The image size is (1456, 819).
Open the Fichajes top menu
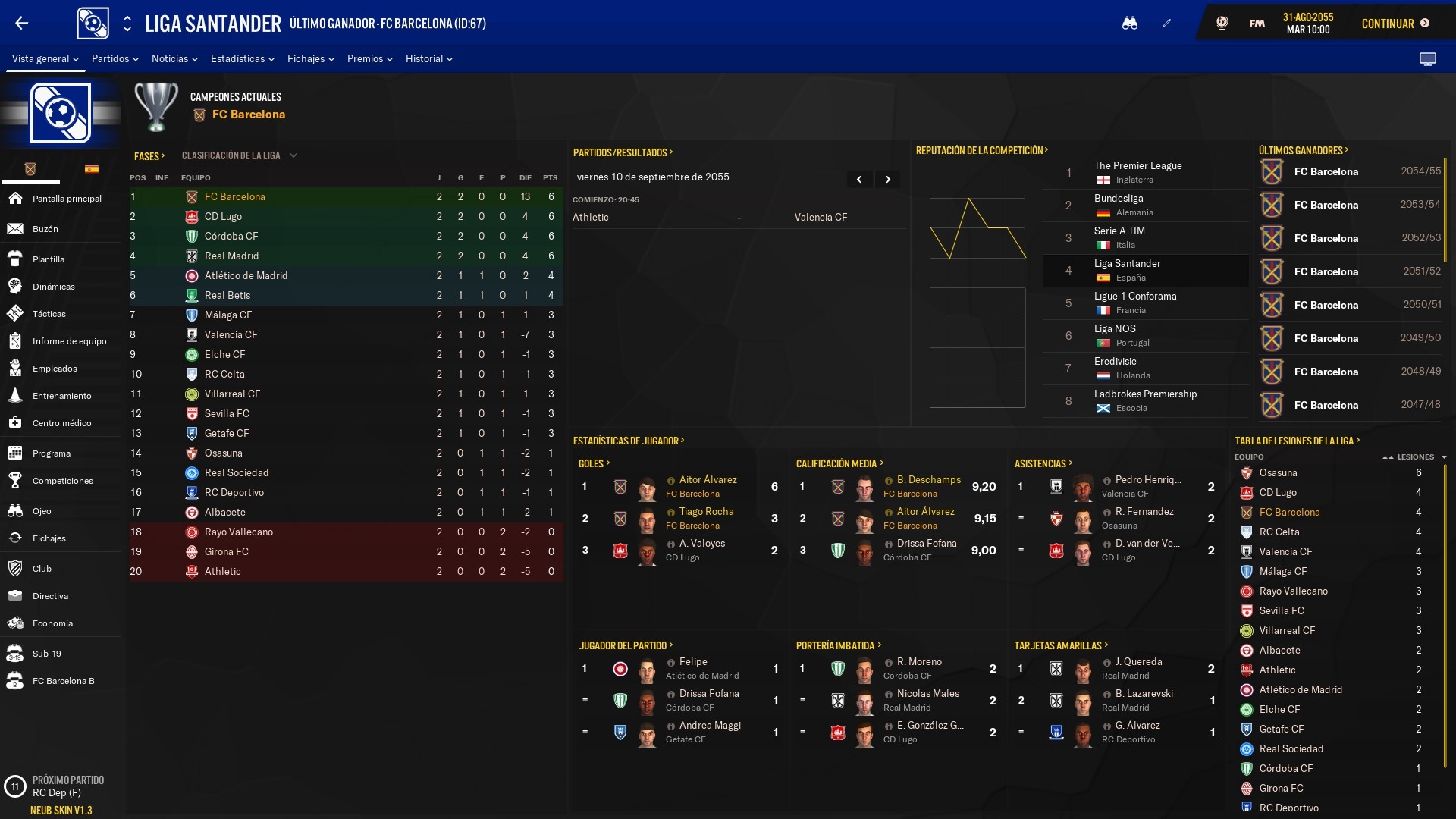[x=310, y=58]
